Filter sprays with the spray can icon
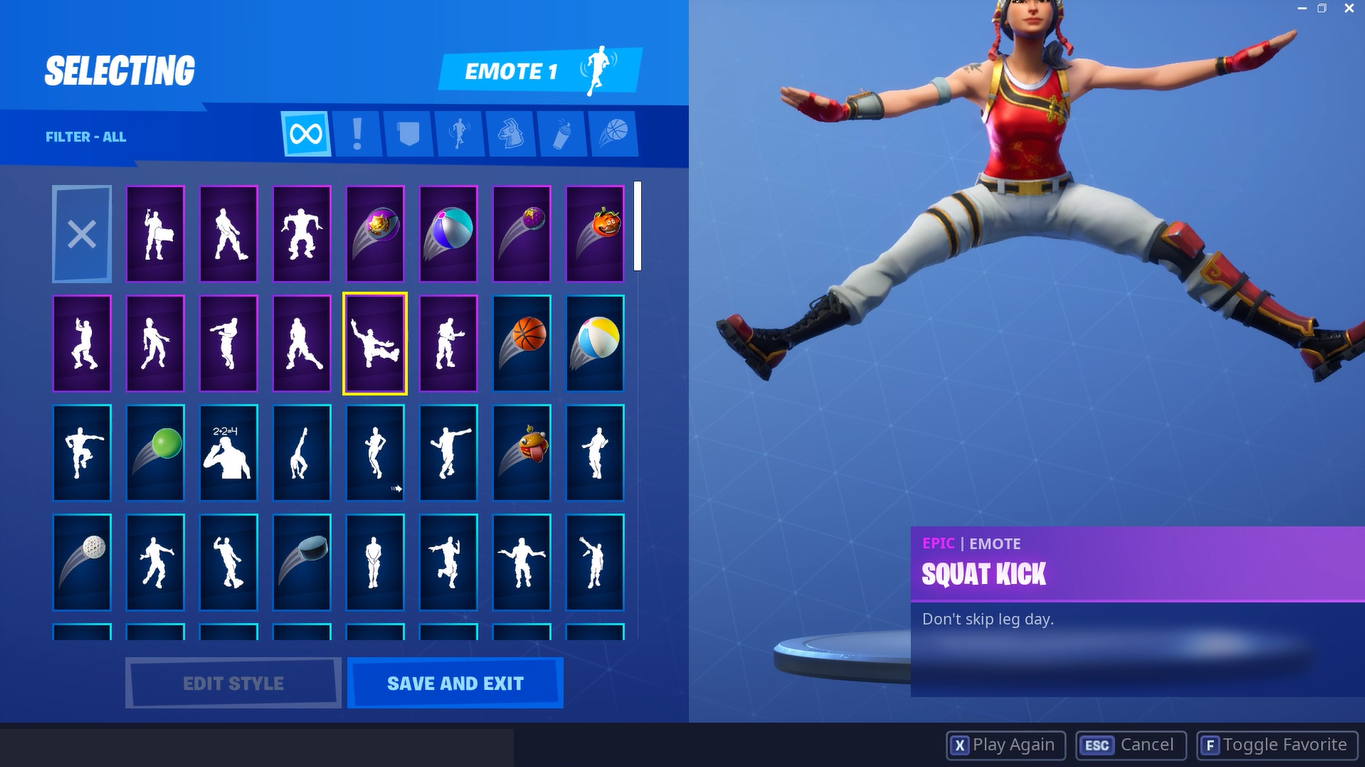The width and height of the screenshot is (1365, 767). point(562,132)
